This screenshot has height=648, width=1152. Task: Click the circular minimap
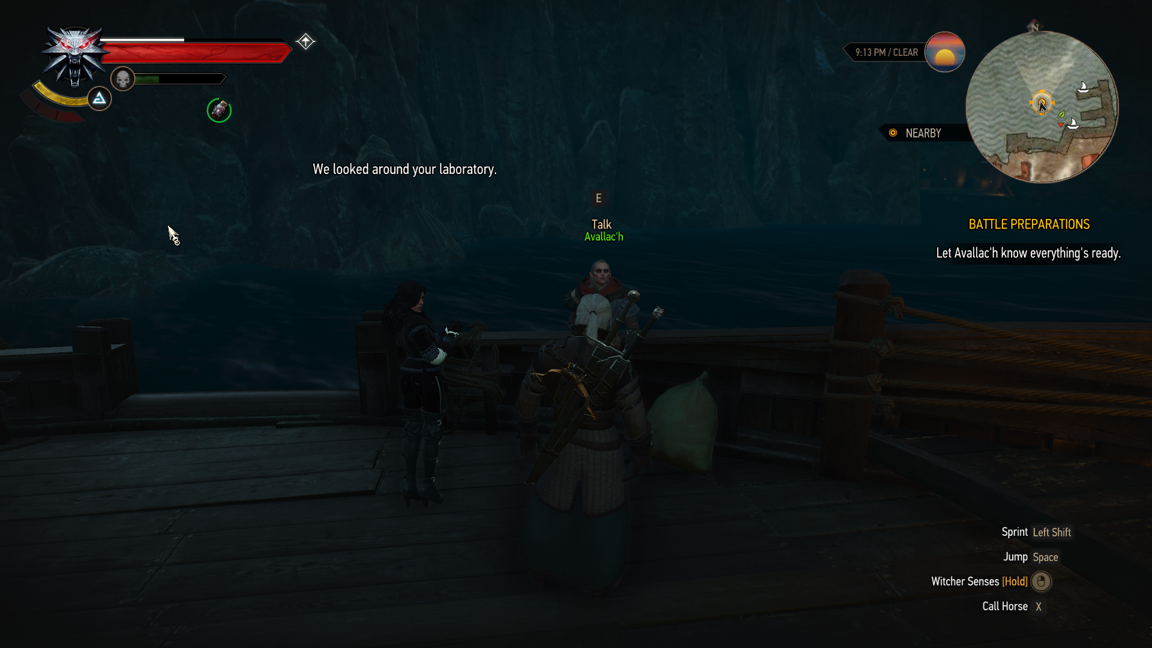(x=1041, y=107)
